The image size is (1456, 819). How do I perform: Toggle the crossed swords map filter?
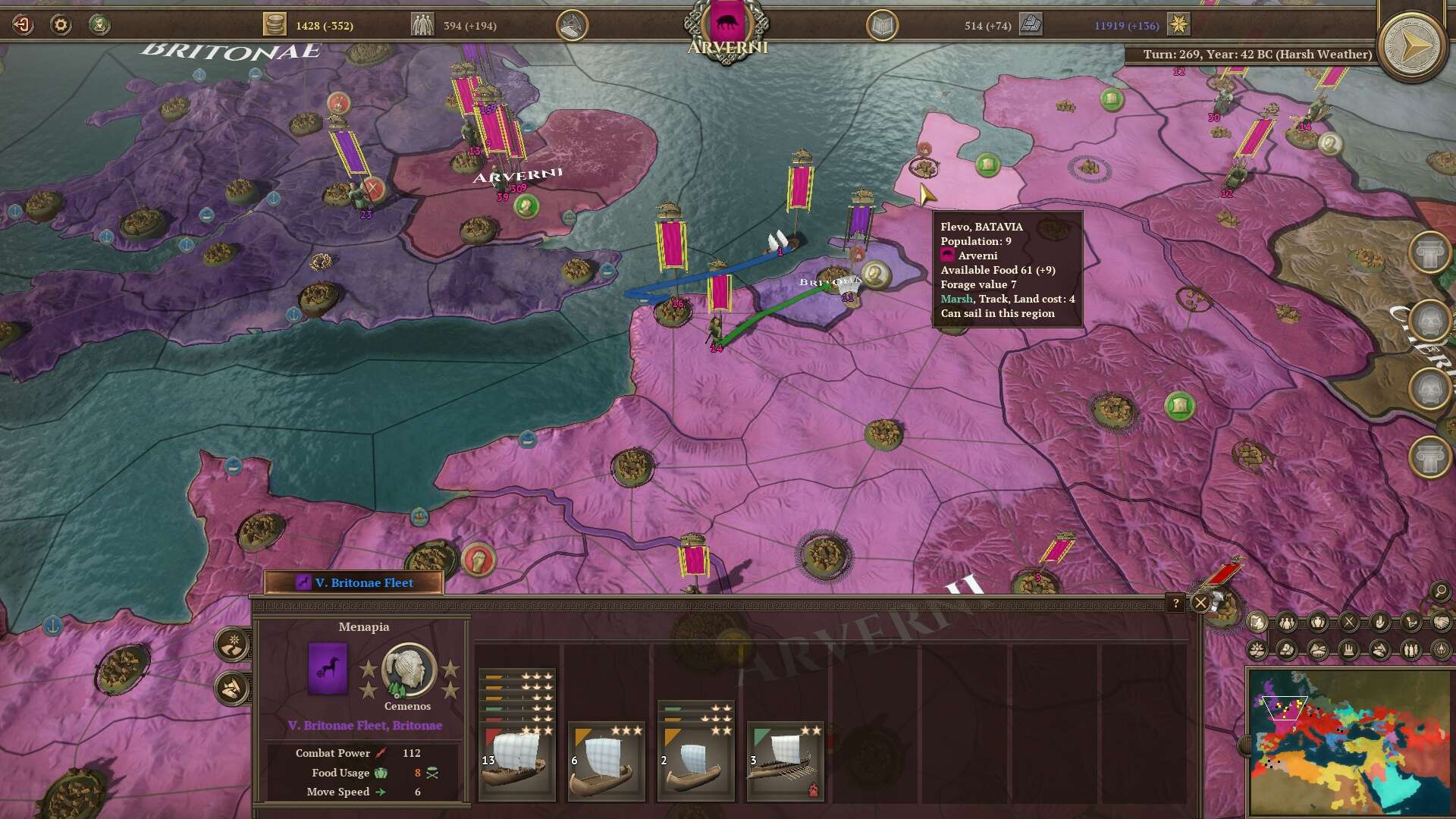pos(1349,623)
